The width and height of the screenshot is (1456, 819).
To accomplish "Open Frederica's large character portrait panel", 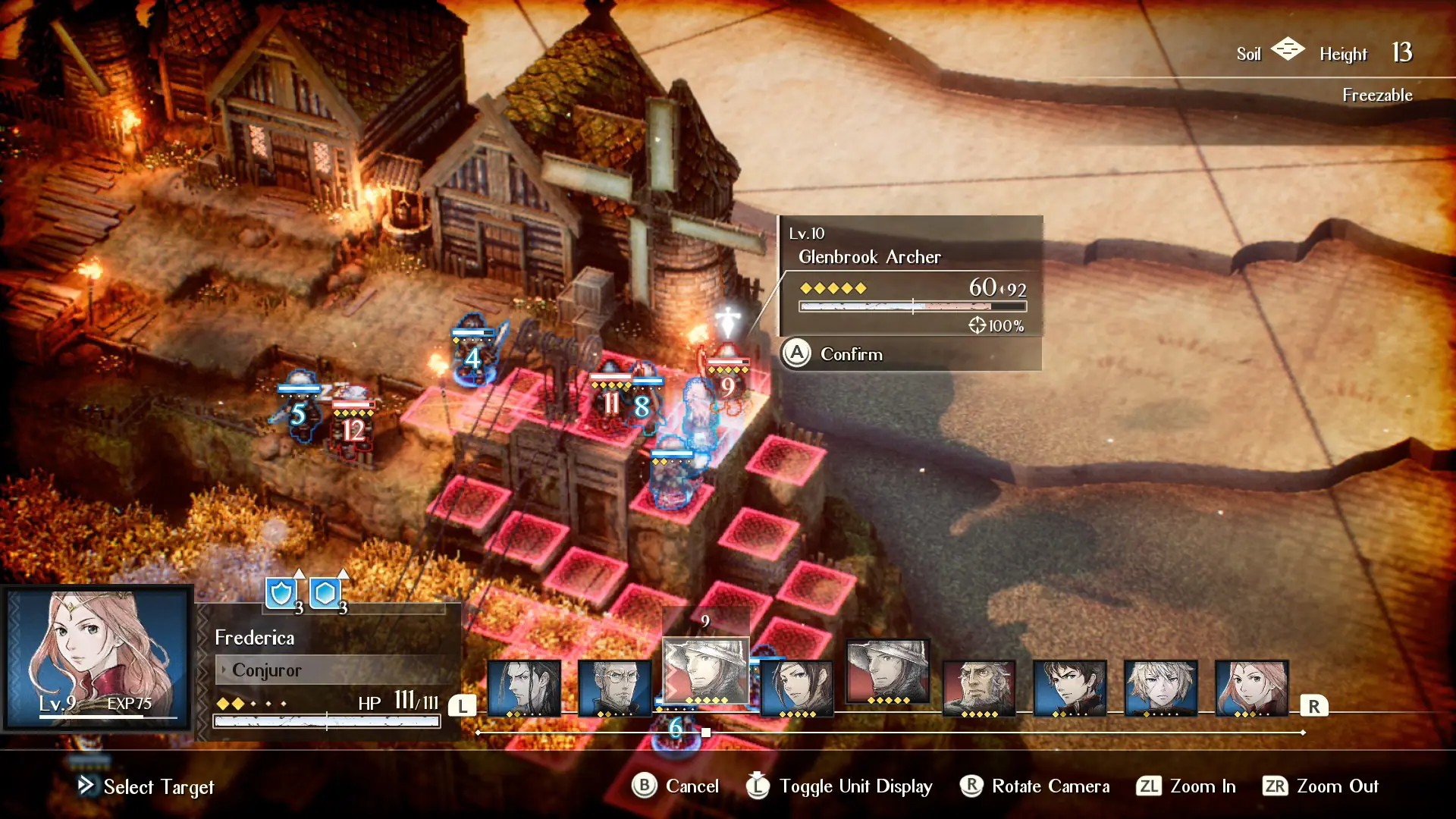I will (97, 657).
